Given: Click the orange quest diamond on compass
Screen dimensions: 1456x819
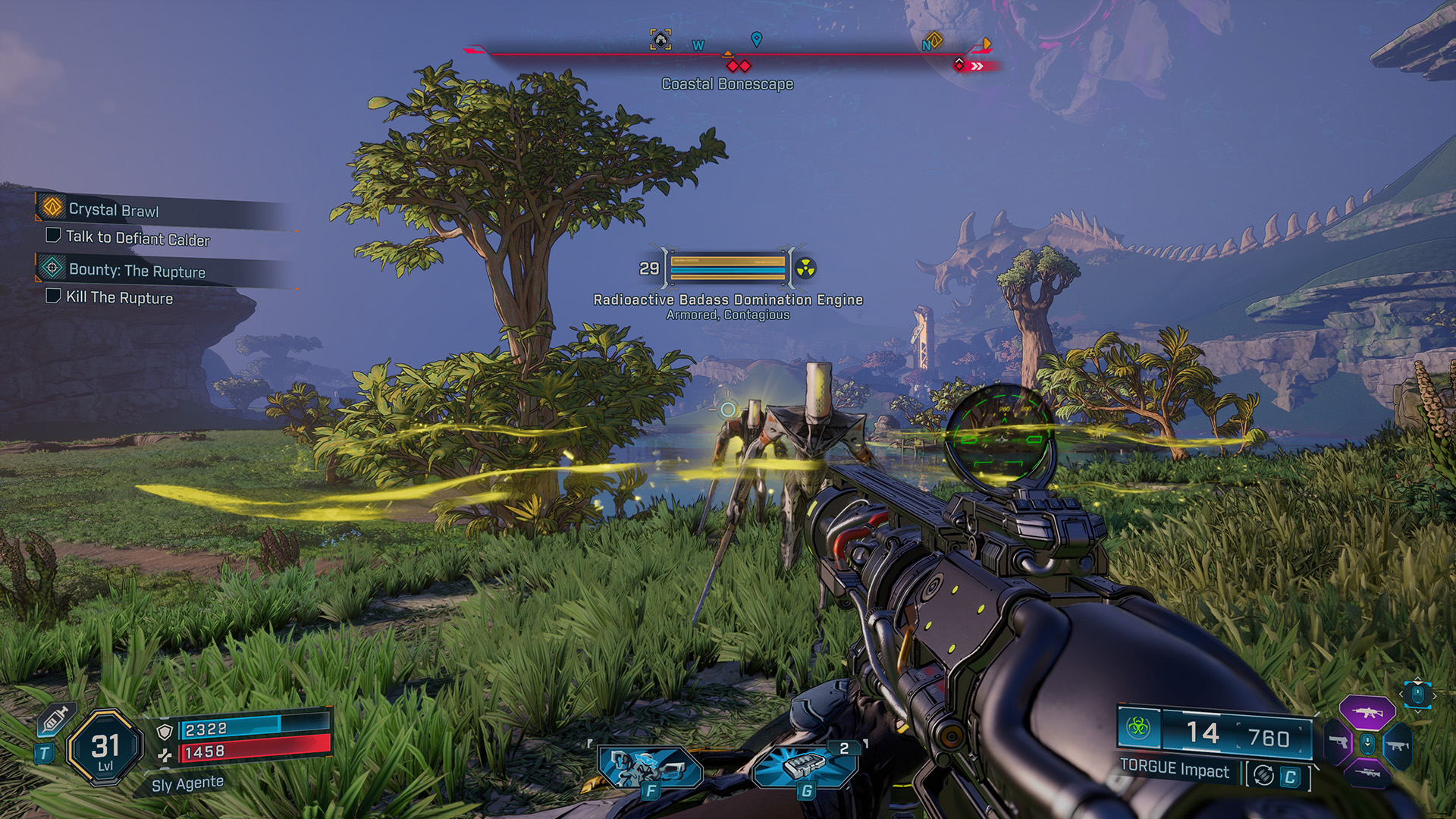Looking at the screenshot, I should pyautogui.click(x=935, y=39).
